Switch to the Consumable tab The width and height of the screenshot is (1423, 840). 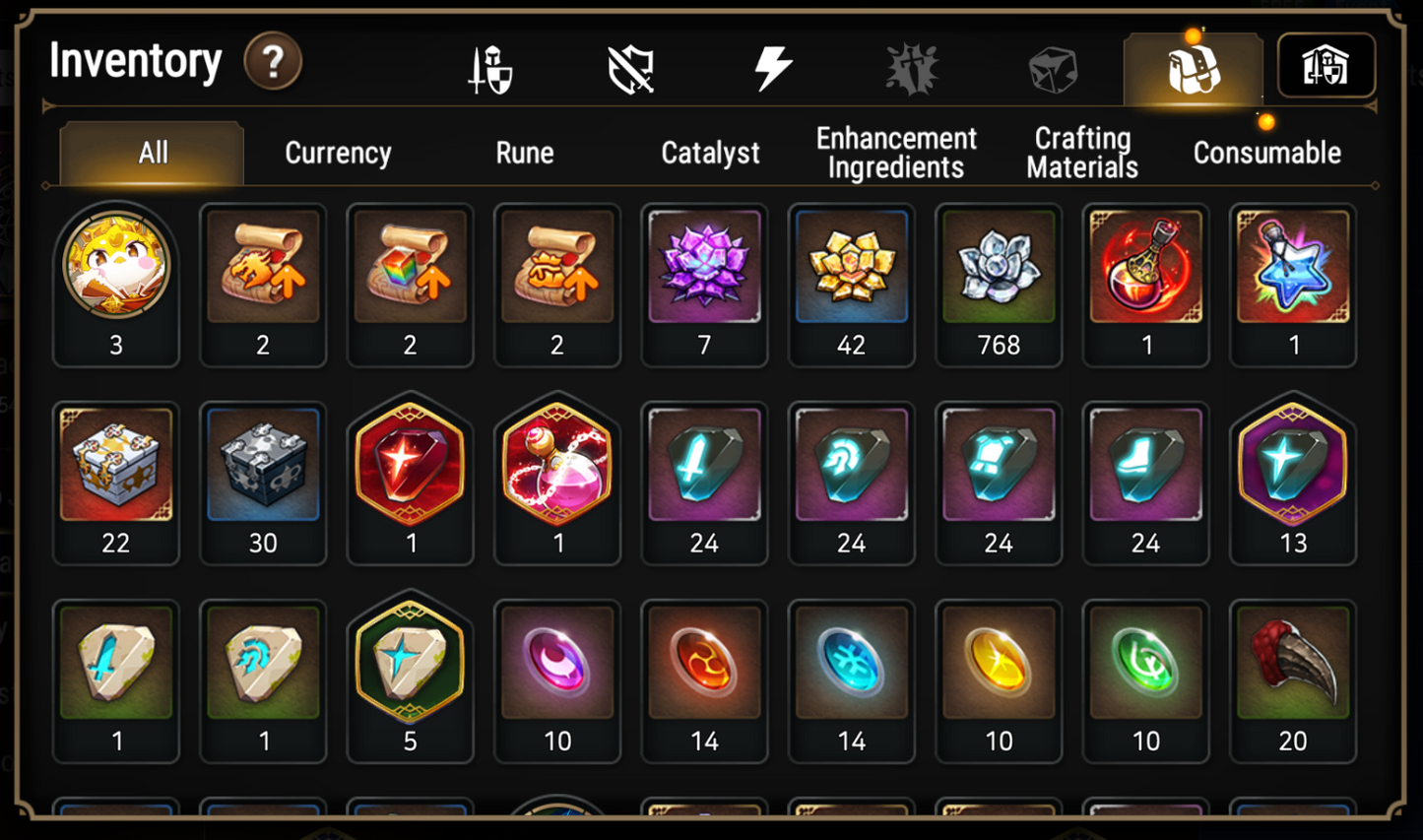click(1267, 153)
